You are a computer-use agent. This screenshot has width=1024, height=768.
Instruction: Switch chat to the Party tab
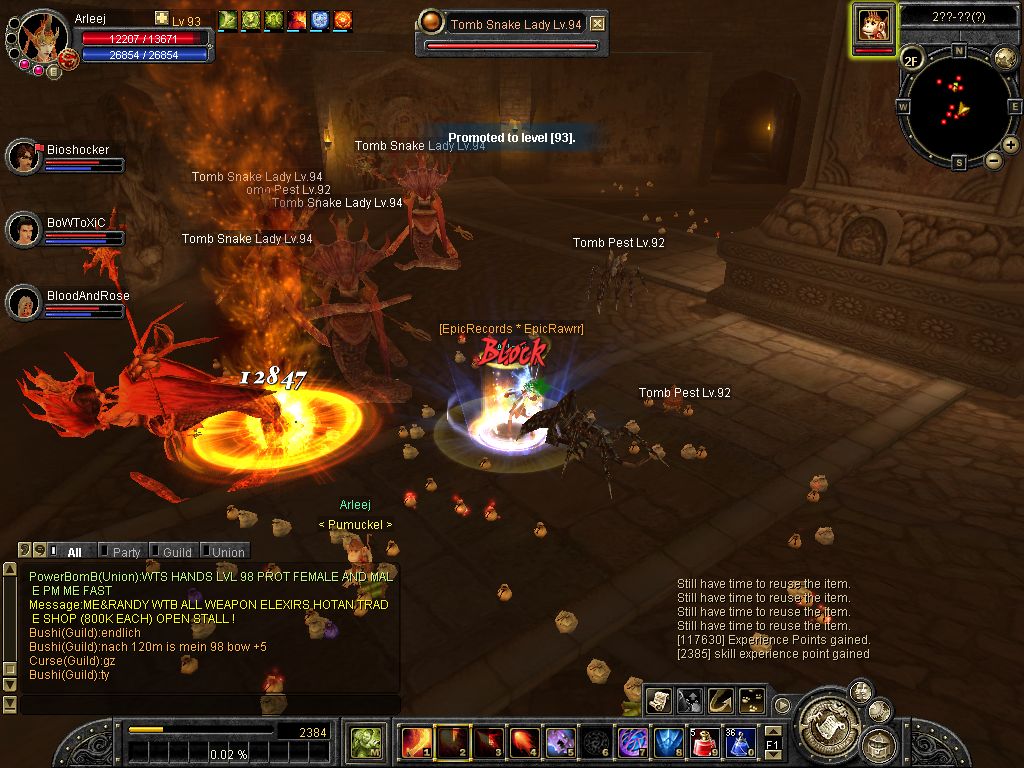125,551
